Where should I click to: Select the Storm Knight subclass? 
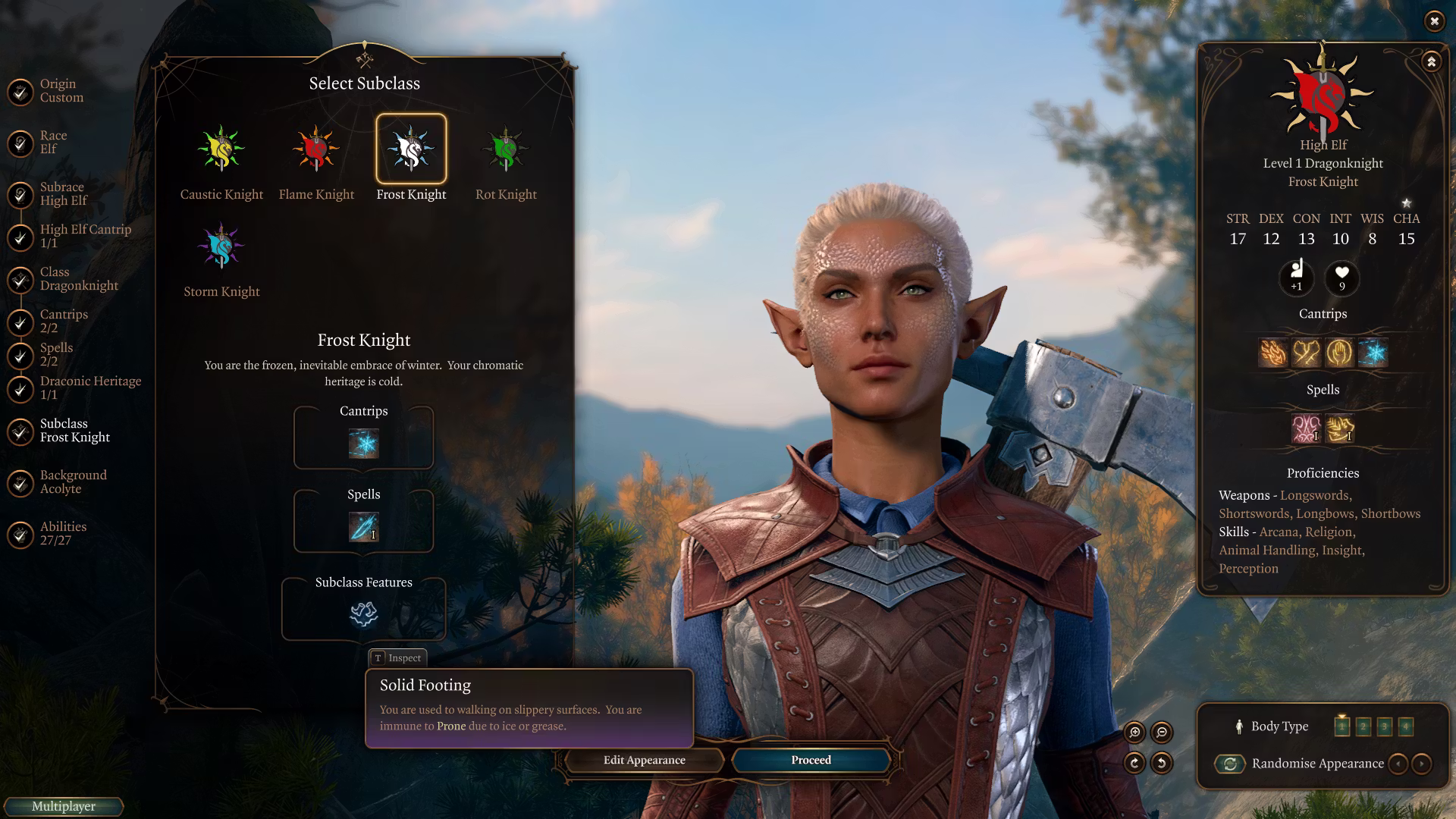221,246
